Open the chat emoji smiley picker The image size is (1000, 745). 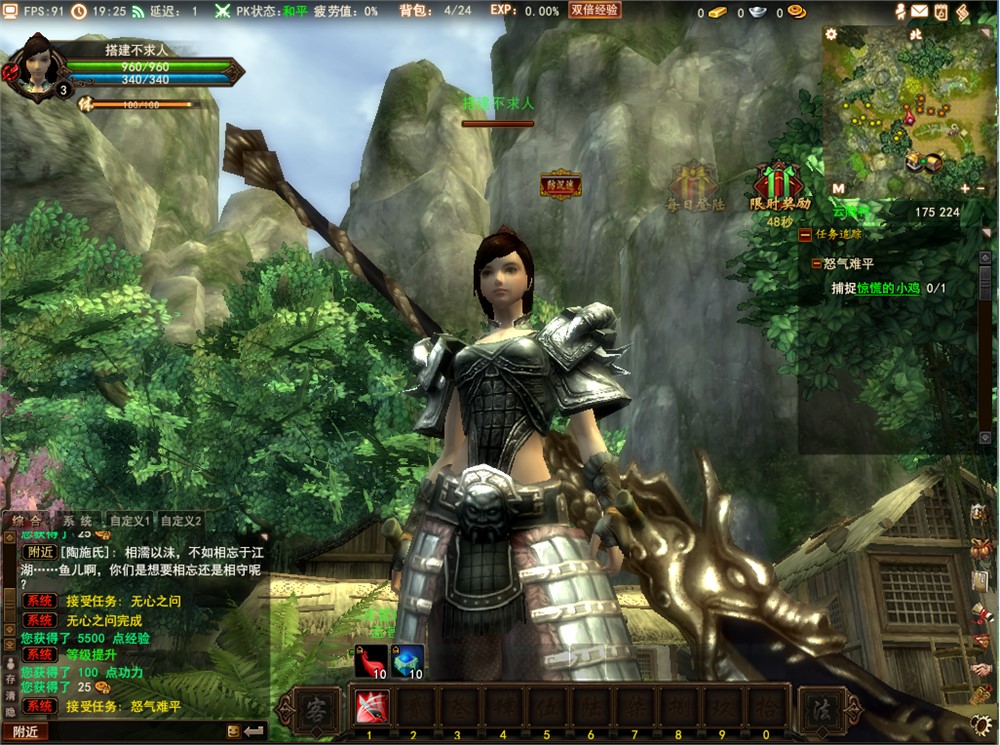click(232, 731)
